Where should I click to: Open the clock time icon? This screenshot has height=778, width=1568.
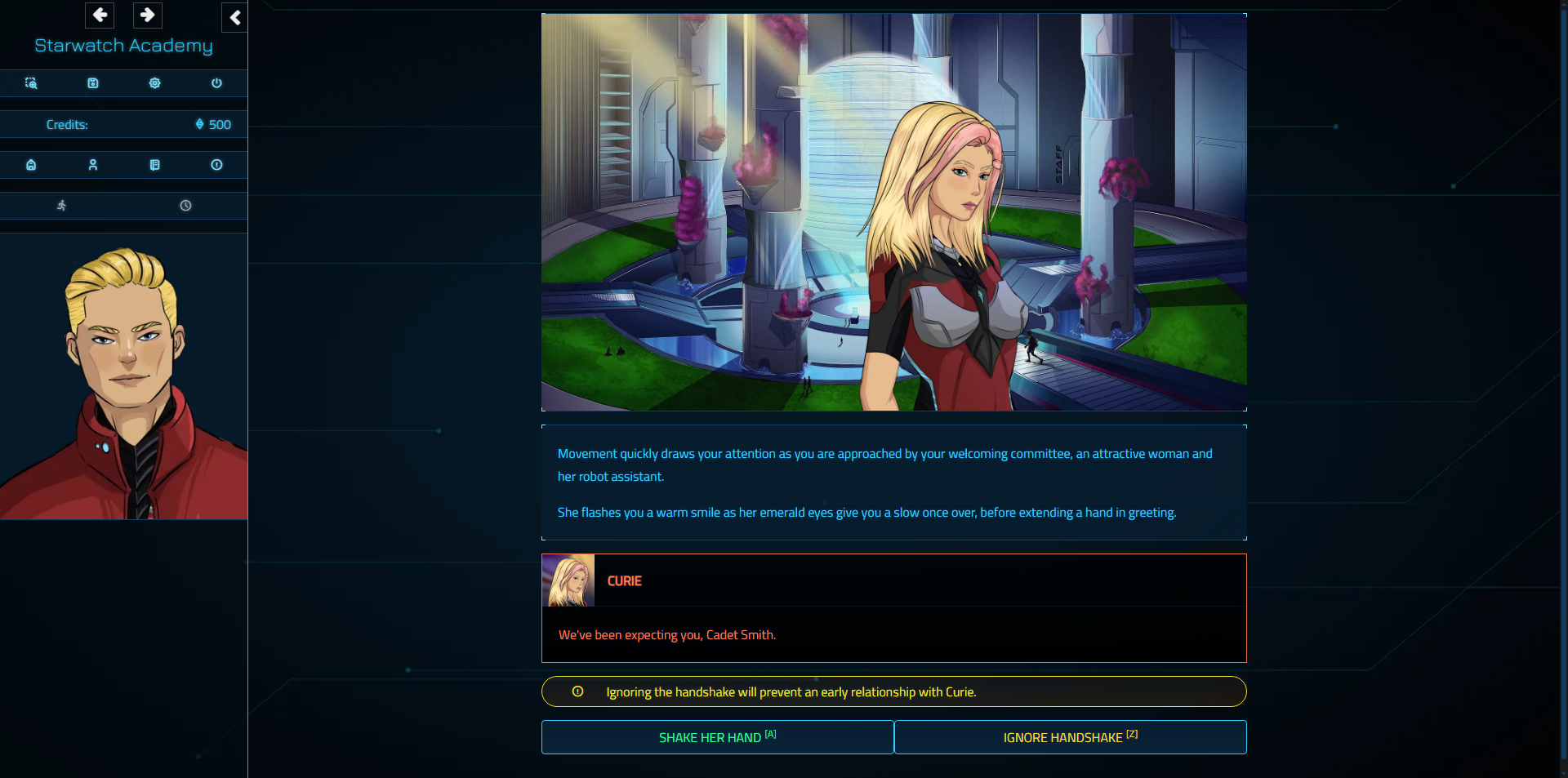pyautogui.click(x=185, y=205)
